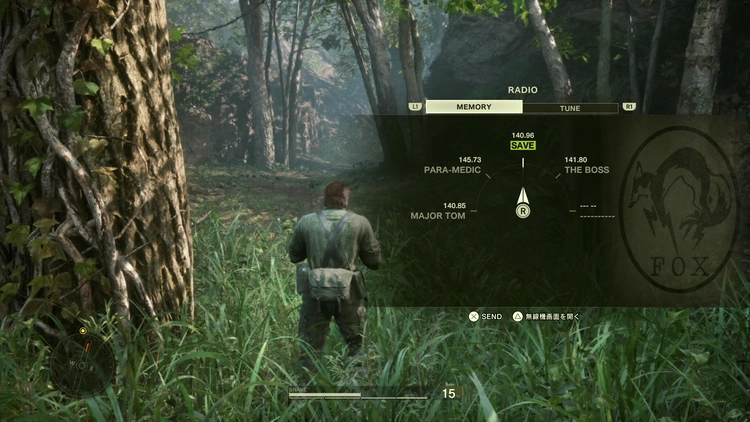Open the TUNE radio tab
The width and height of the screenshot is (750, 422).
[570, 107]
